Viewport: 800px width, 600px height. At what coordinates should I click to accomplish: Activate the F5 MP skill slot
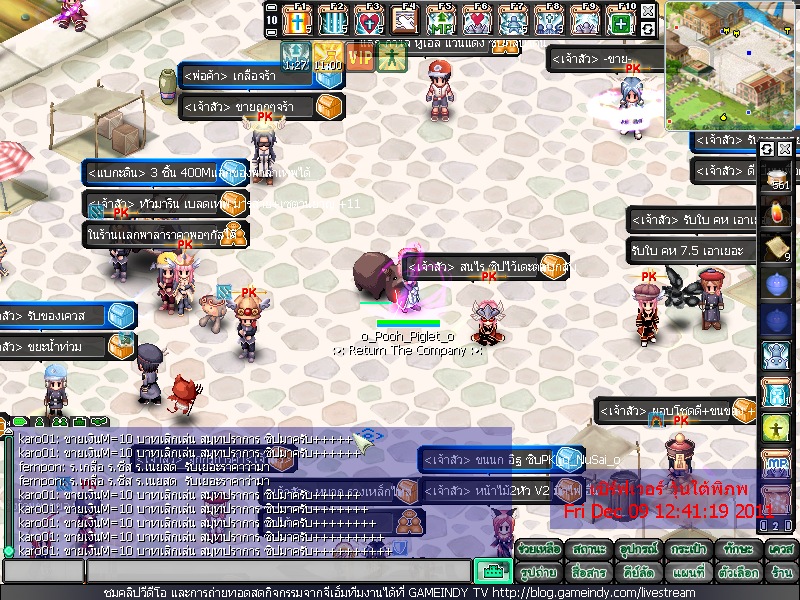point(440,21)
